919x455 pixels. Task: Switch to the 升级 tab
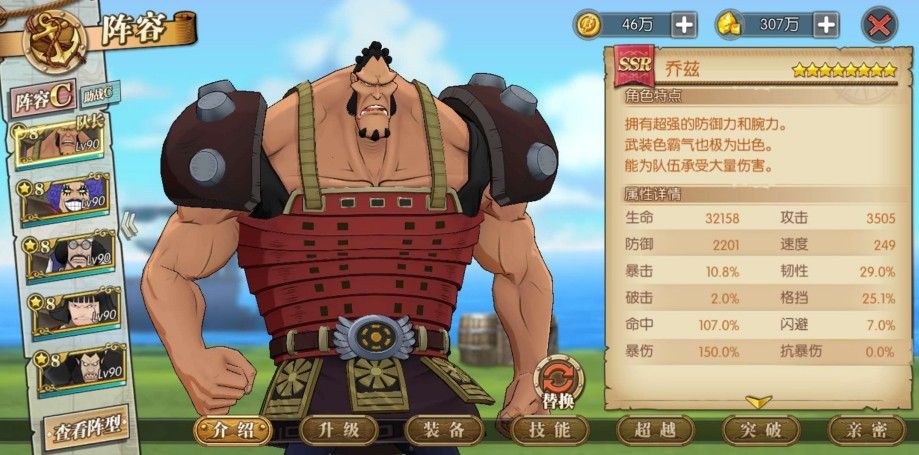tap(338, 430)
